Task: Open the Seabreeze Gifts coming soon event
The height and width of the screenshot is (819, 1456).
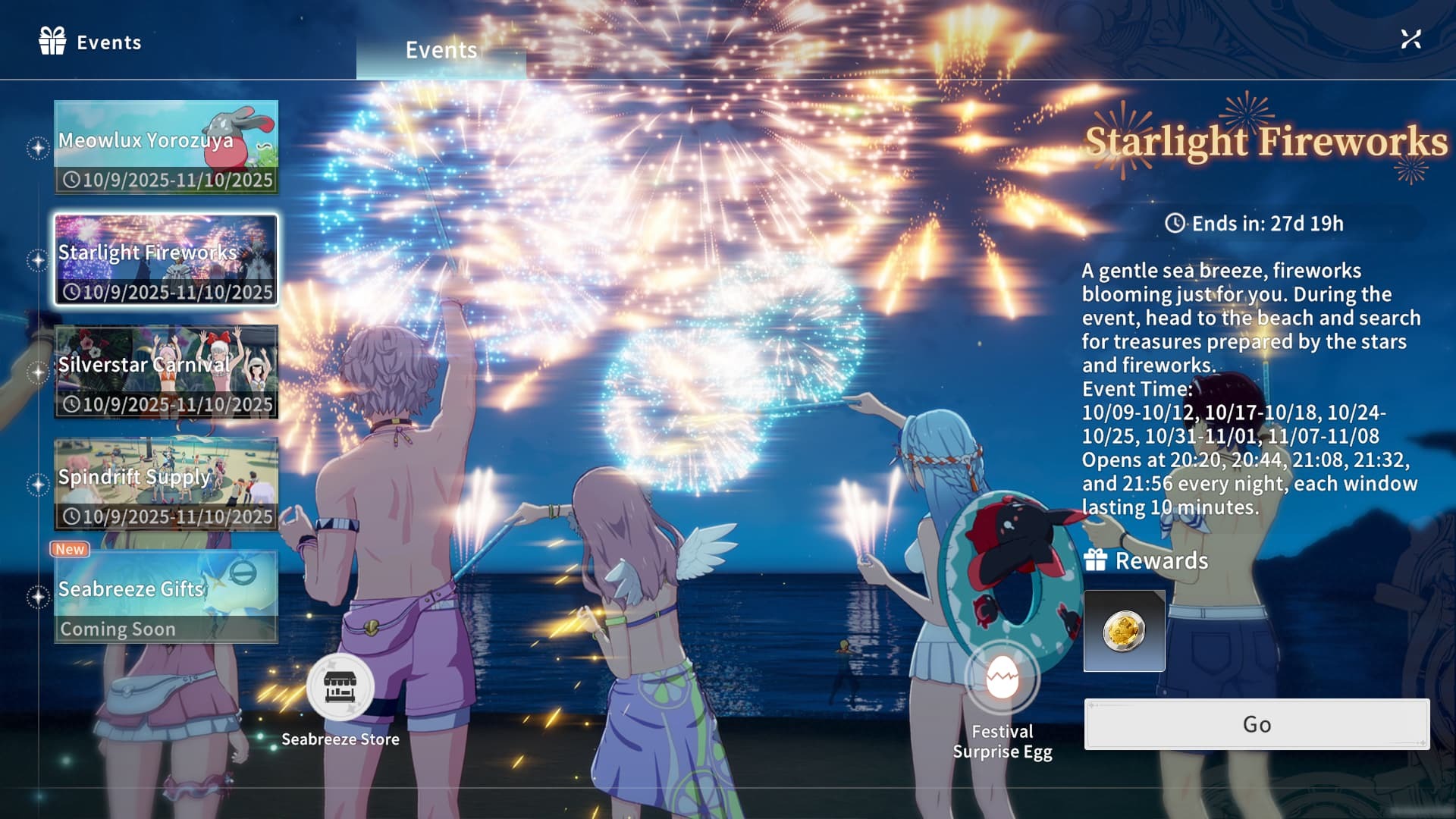Action: [166, 597]
